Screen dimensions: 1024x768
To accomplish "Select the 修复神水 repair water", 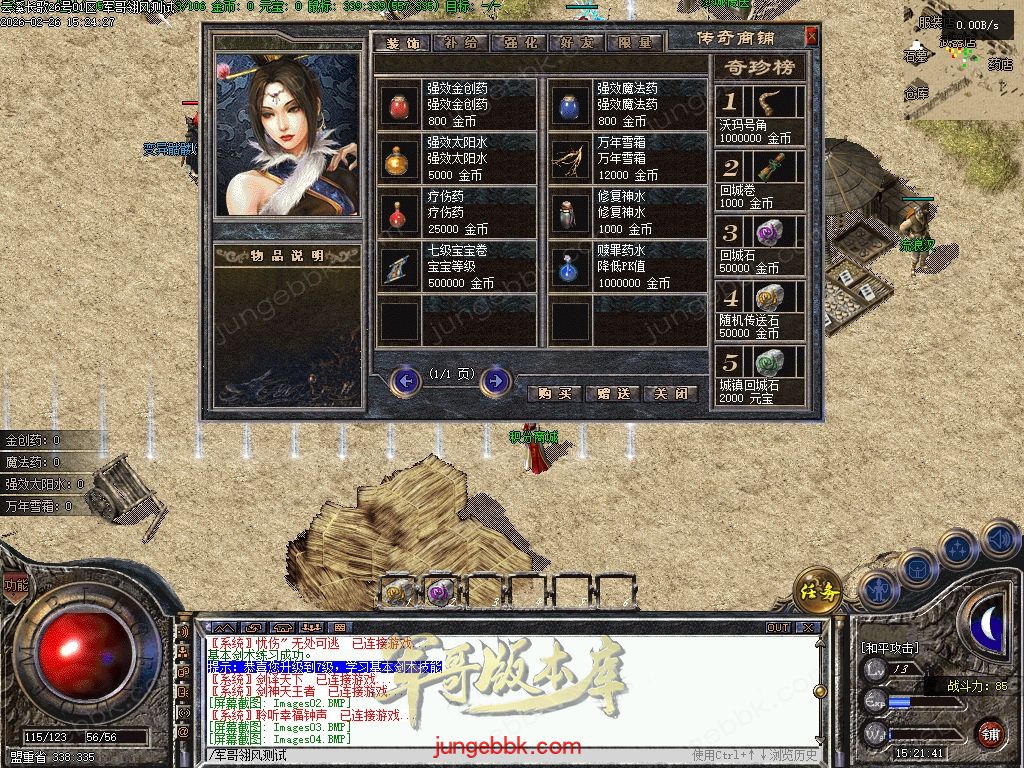I will tap(571, 213).
